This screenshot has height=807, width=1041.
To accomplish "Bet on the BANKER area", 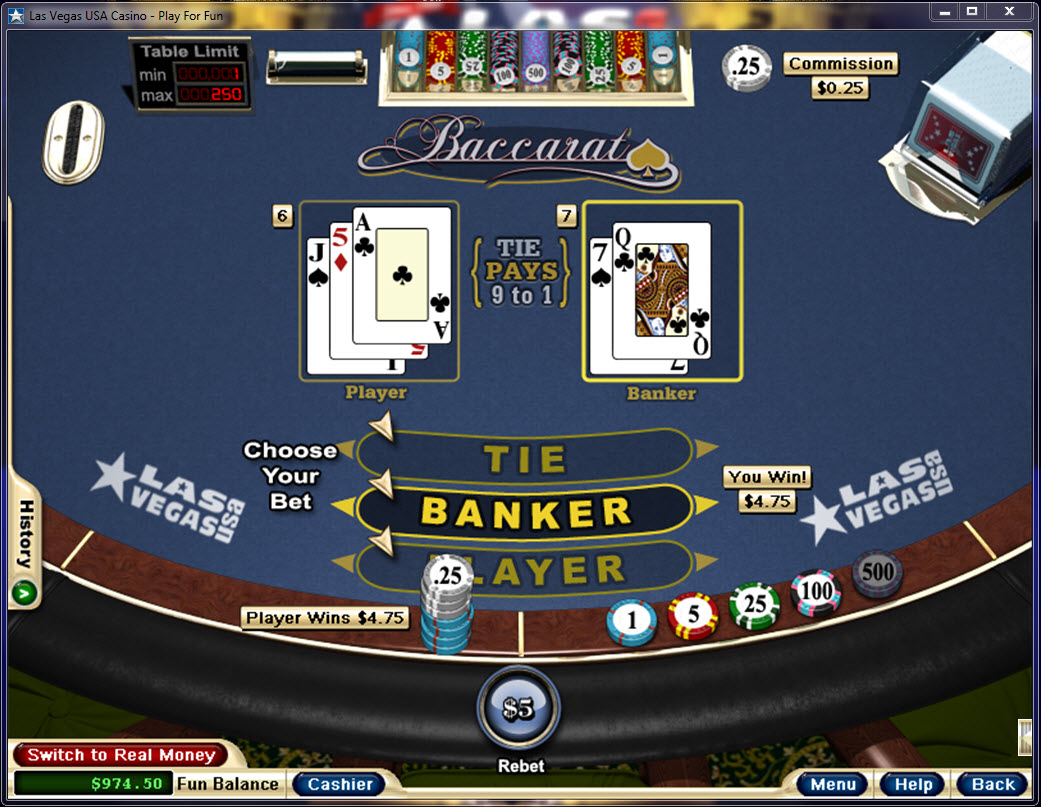I will pos(525,511).
